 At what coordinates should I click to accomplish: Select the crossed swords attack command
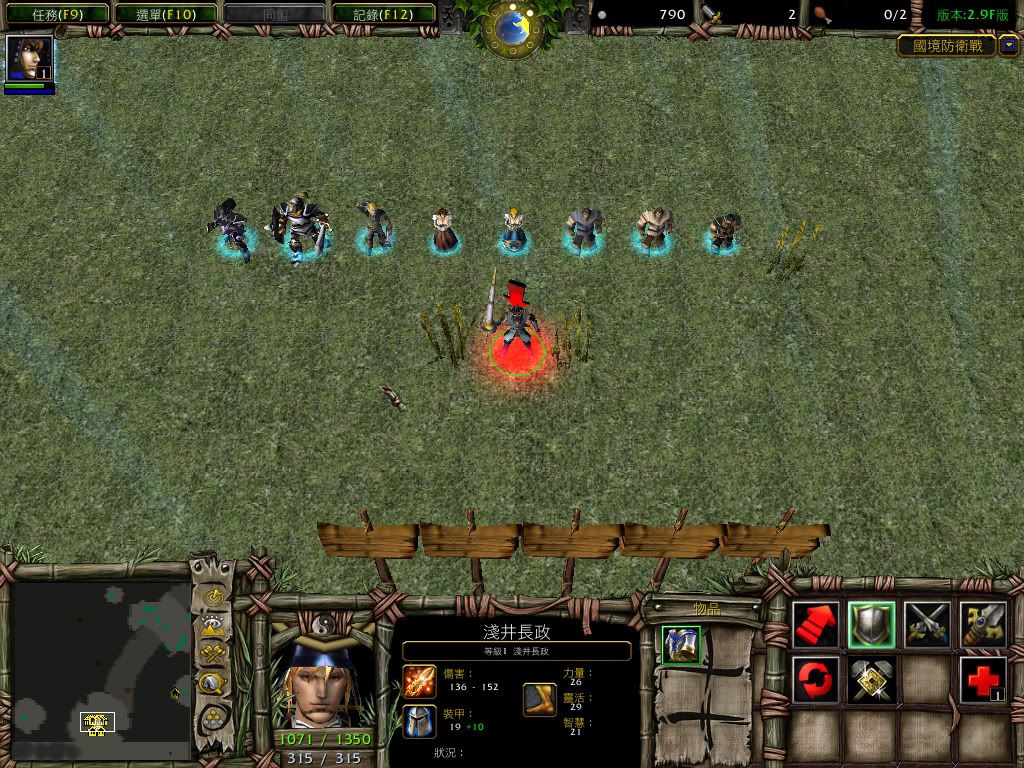pyautogui.click(x=927, y=625)
